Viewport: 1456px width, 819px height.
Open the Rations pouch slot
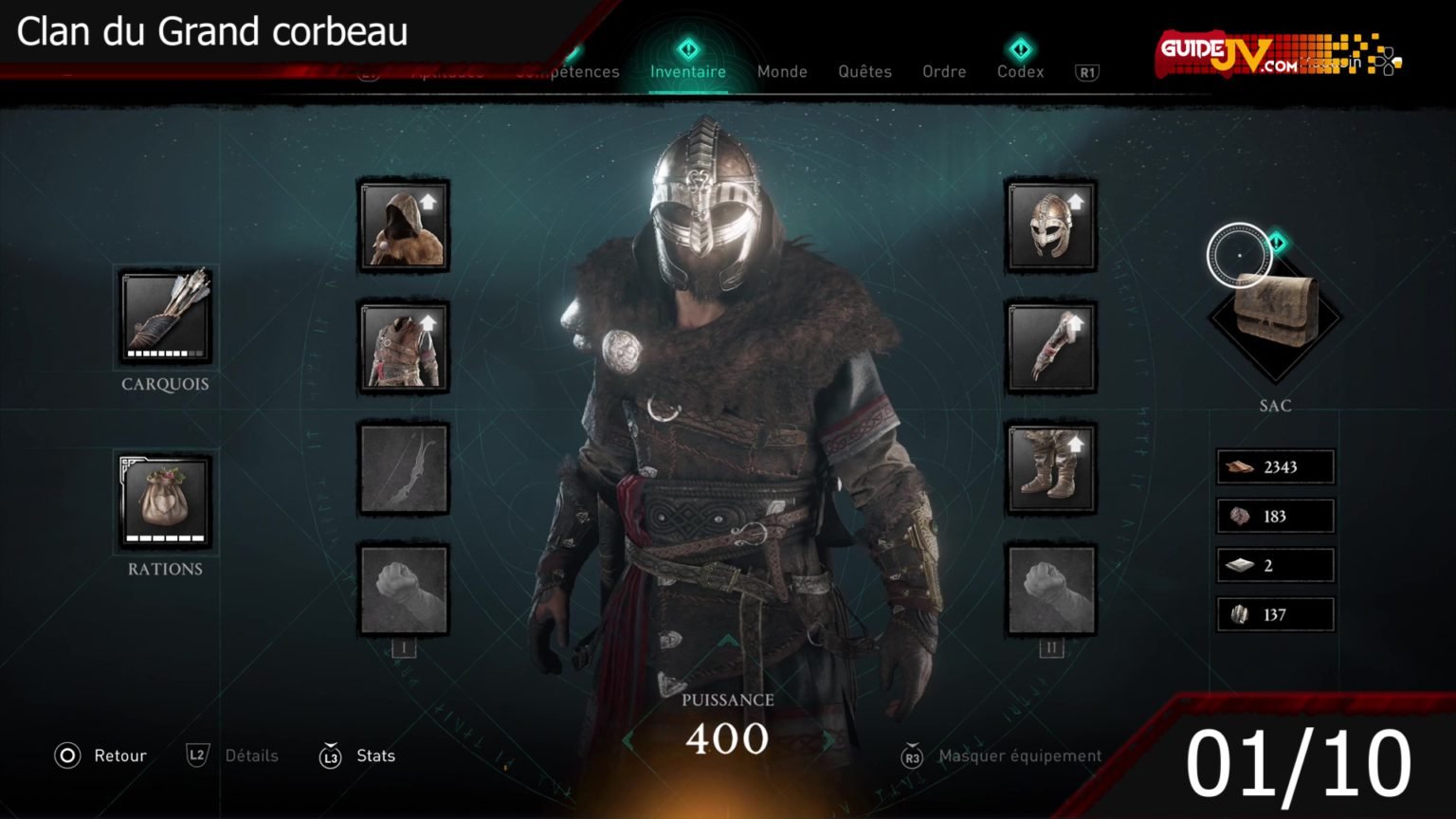[x=165, y=500]
